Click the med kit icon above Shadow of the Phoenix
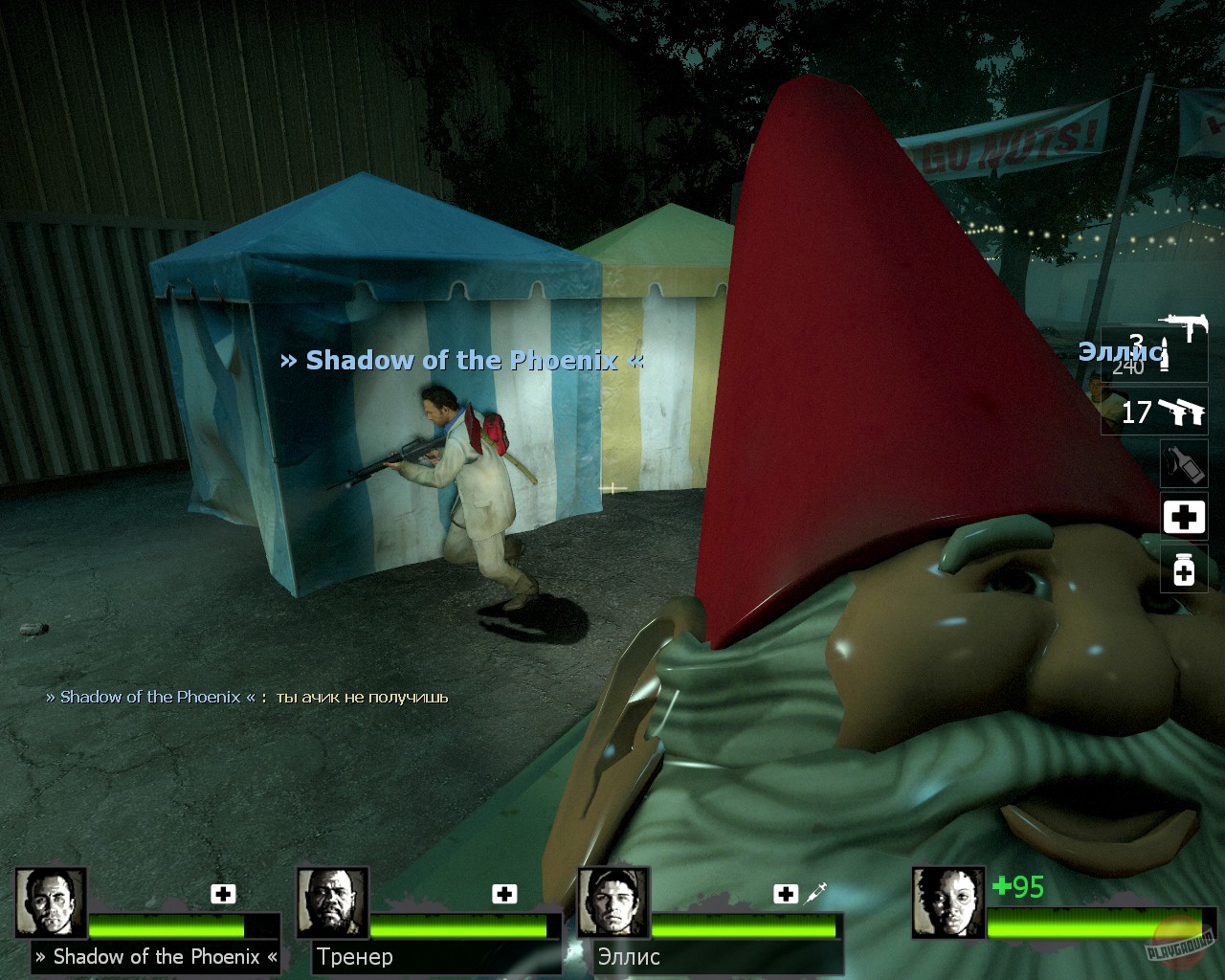 (224, 894)
